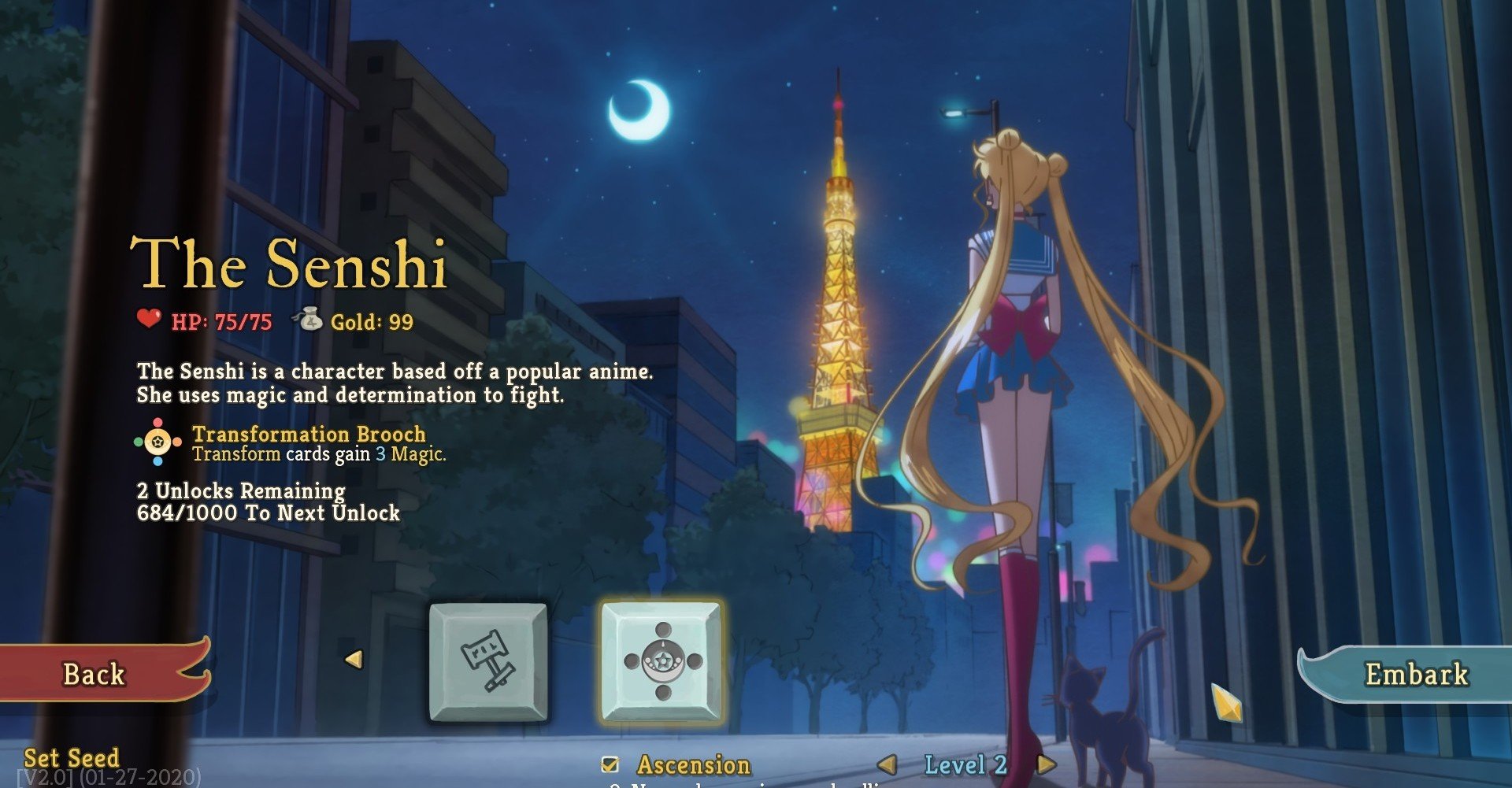Click the Transformation Brooch relic icon

(x=156, y=442)
